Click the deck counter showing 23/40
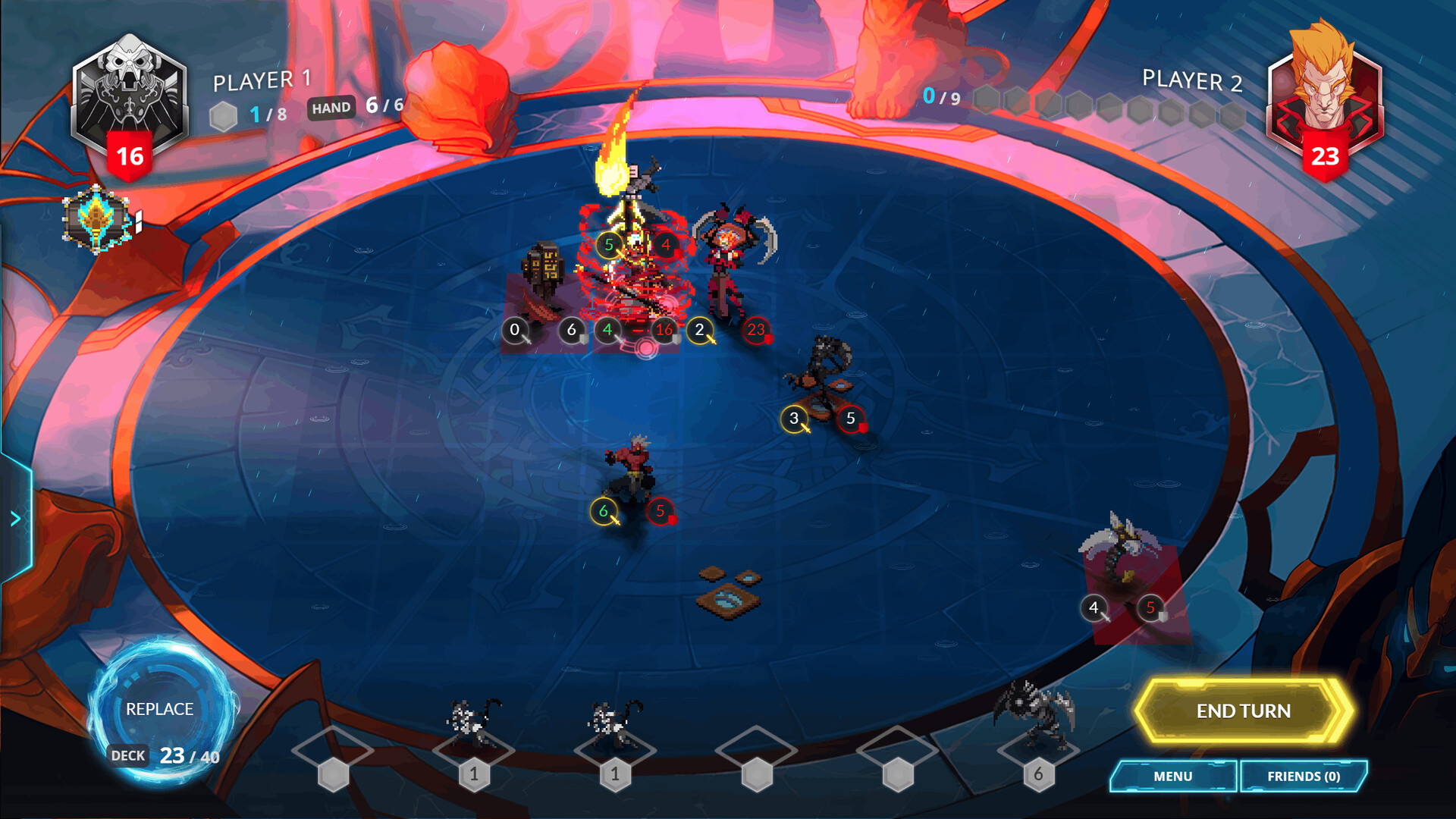 pos(171,755)
